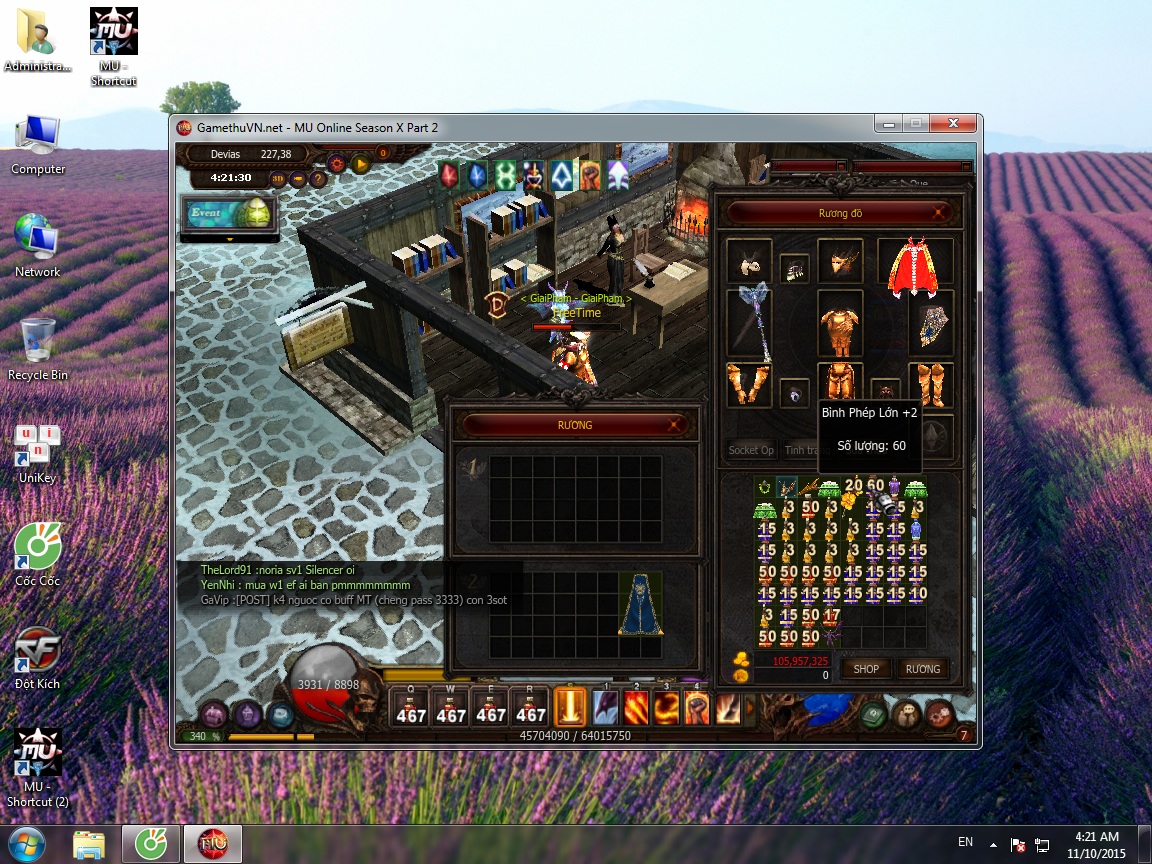Screen dimensions: 1152x864
Task: Use the Q potion hotkey slot
Action: (411, 707)
